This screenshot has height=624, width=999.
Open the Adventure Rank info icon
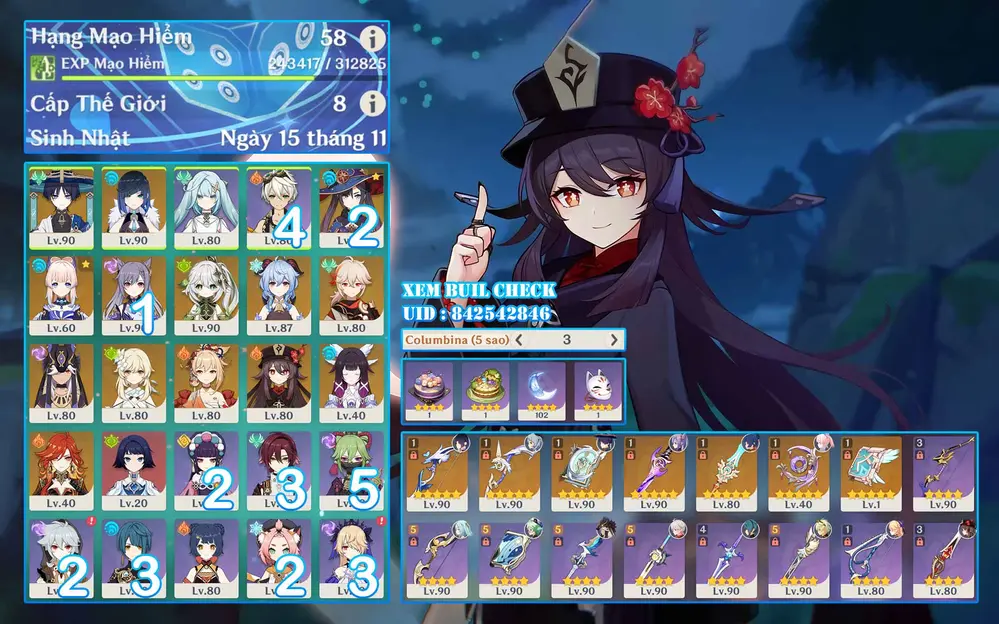tap(372, 39)
